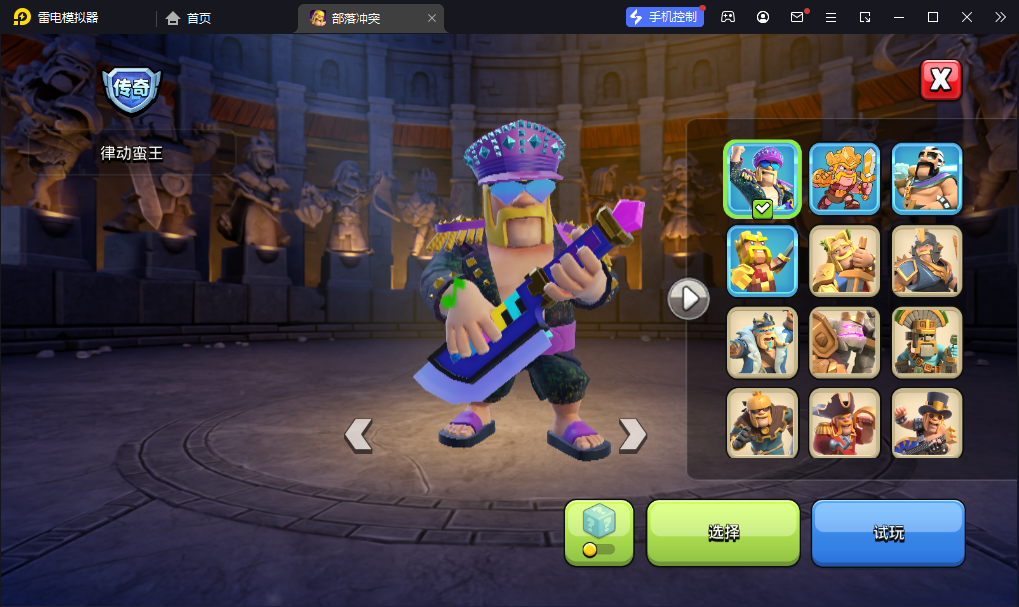The image size is (1019, 607).
Task: Collapse the skin list with the round arrow
Action: point(688,298)
